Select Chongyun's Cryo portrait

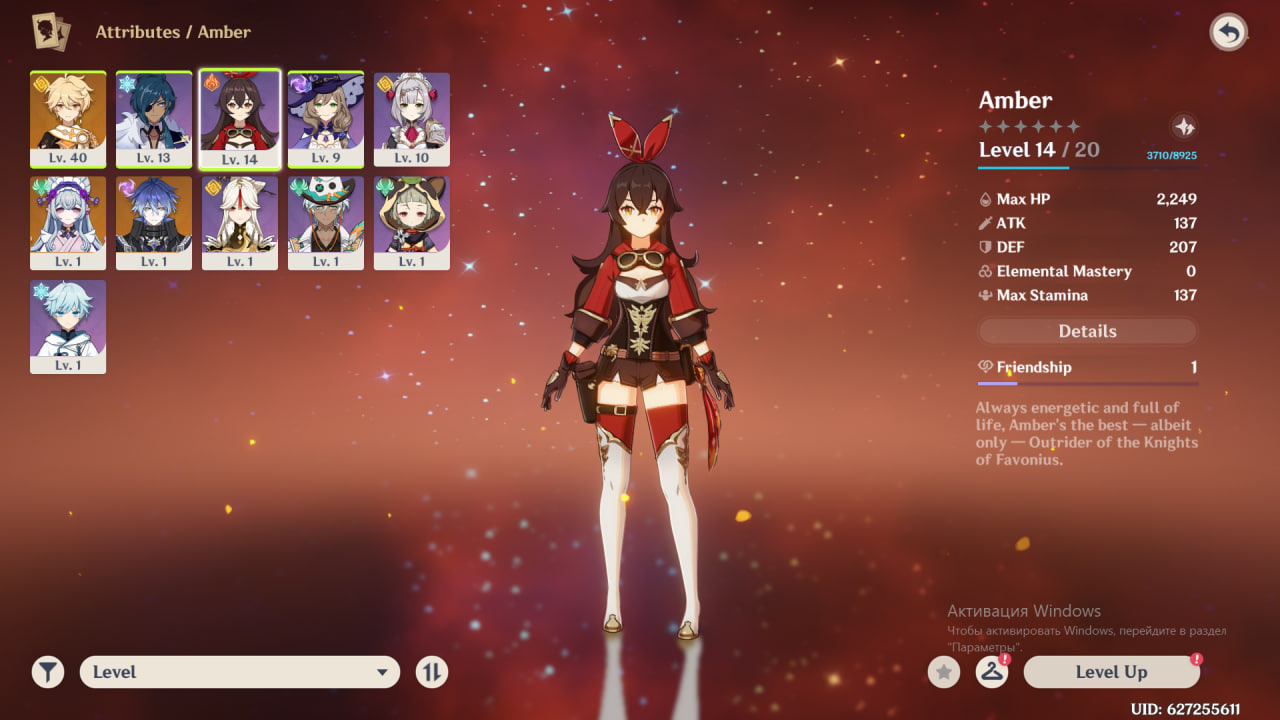click(x=68, y=326)
